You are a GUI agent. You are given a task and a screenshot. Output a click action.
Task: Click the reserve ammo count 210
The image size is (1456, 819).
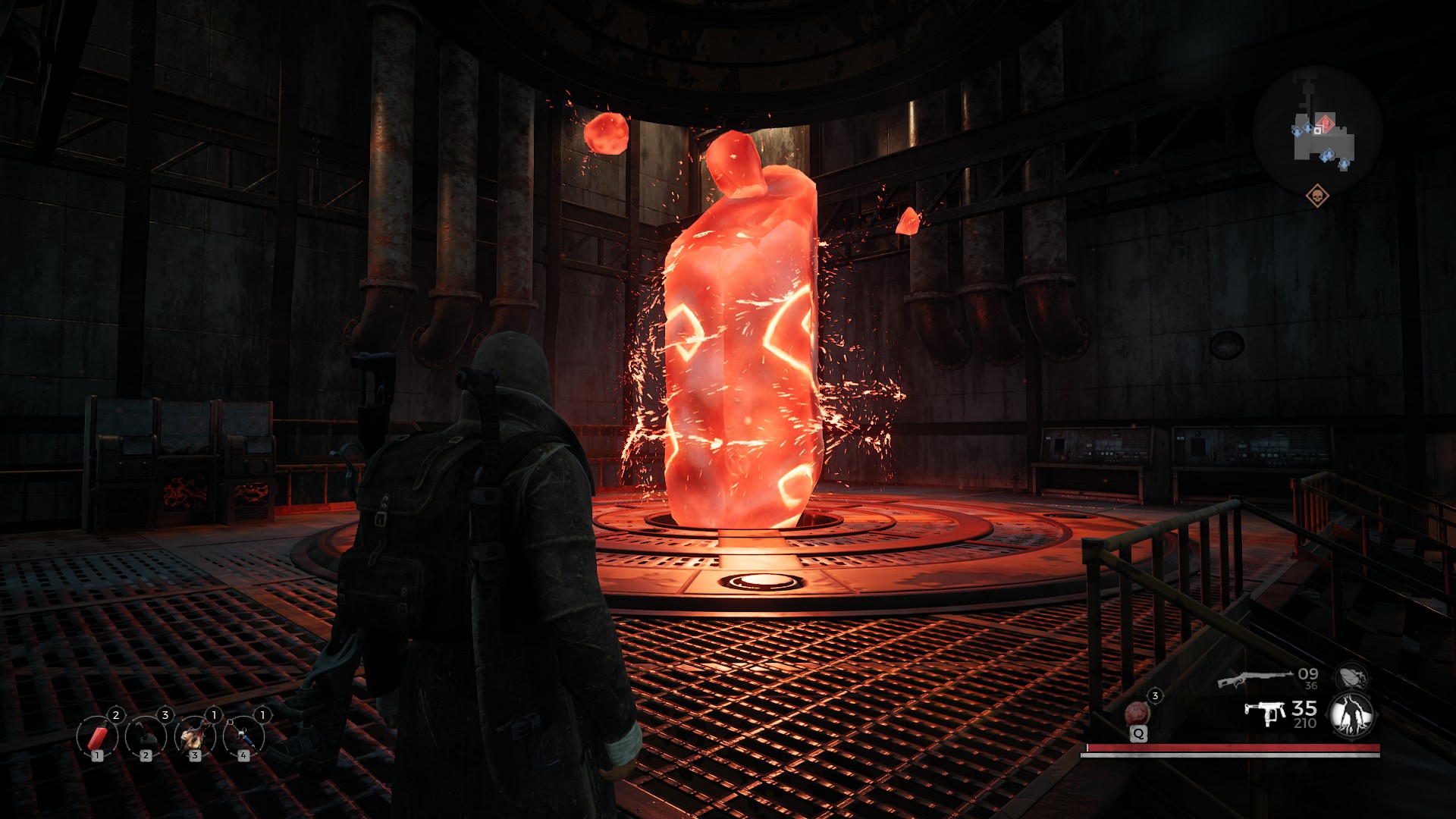click(x=1305, y=723)
